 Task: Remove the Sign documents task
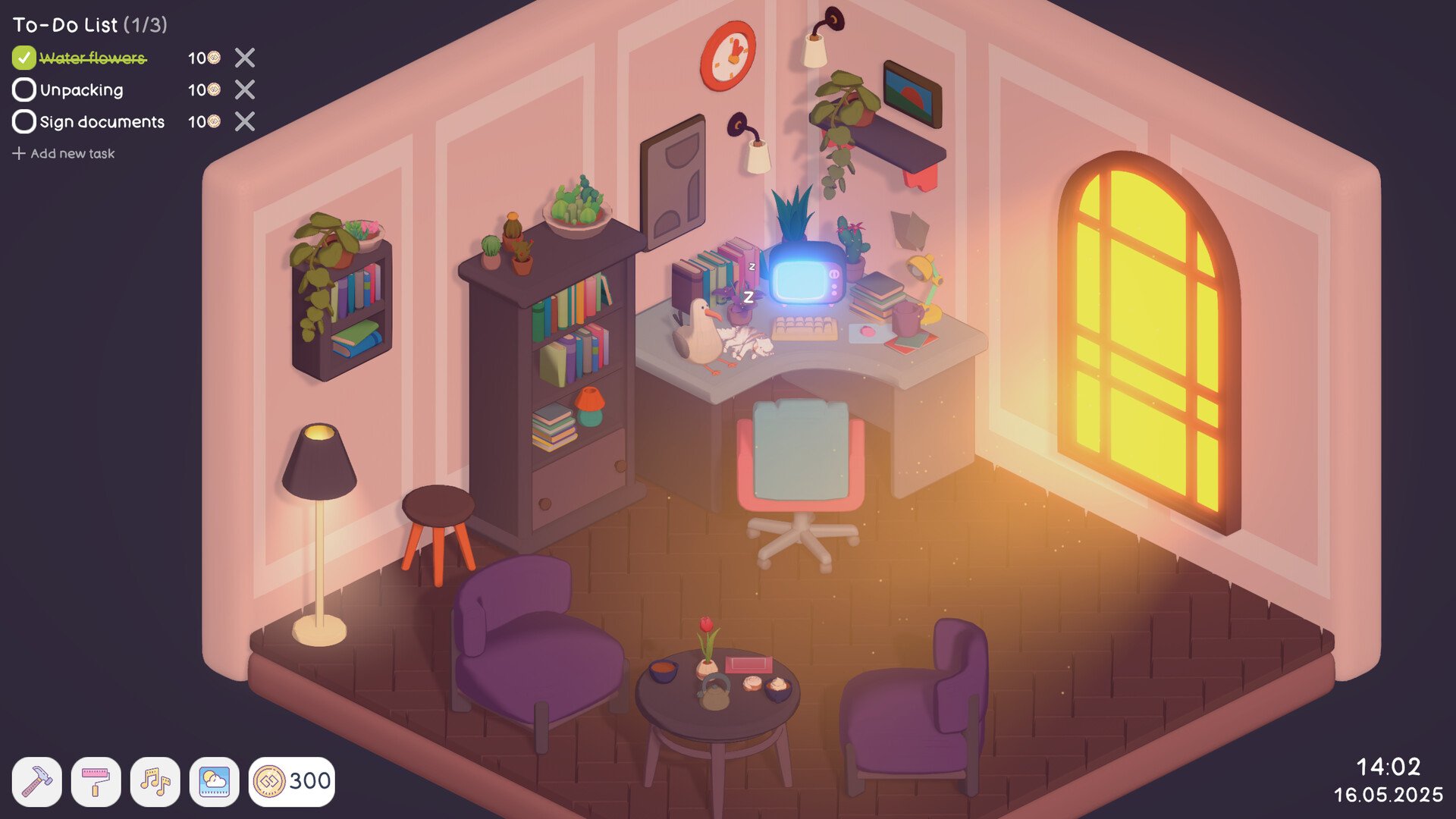click(244, 122)
